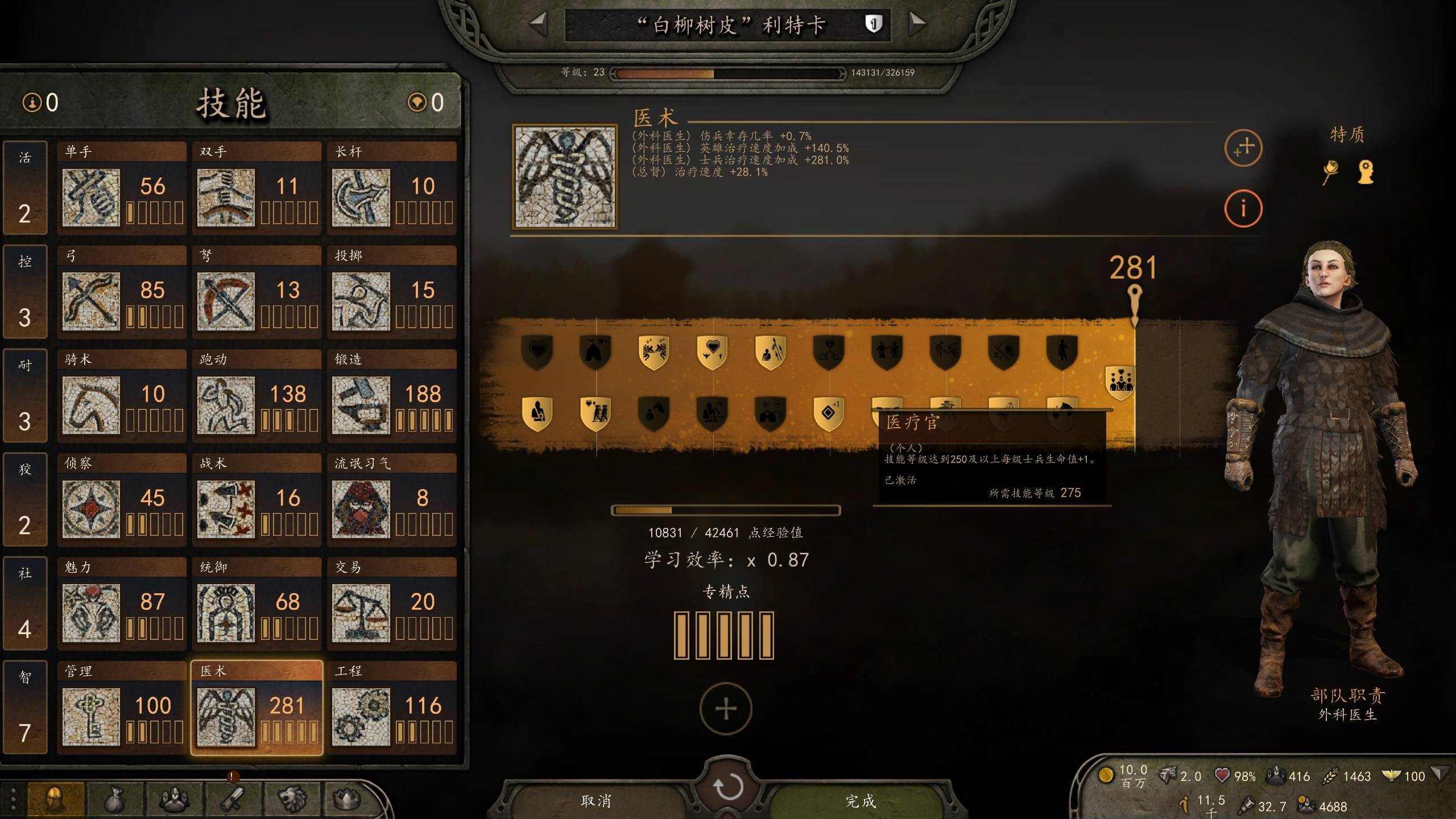Select the 管理 steward skill
1456x819 pixels.
pyautogui.click(x=122, y=708)
